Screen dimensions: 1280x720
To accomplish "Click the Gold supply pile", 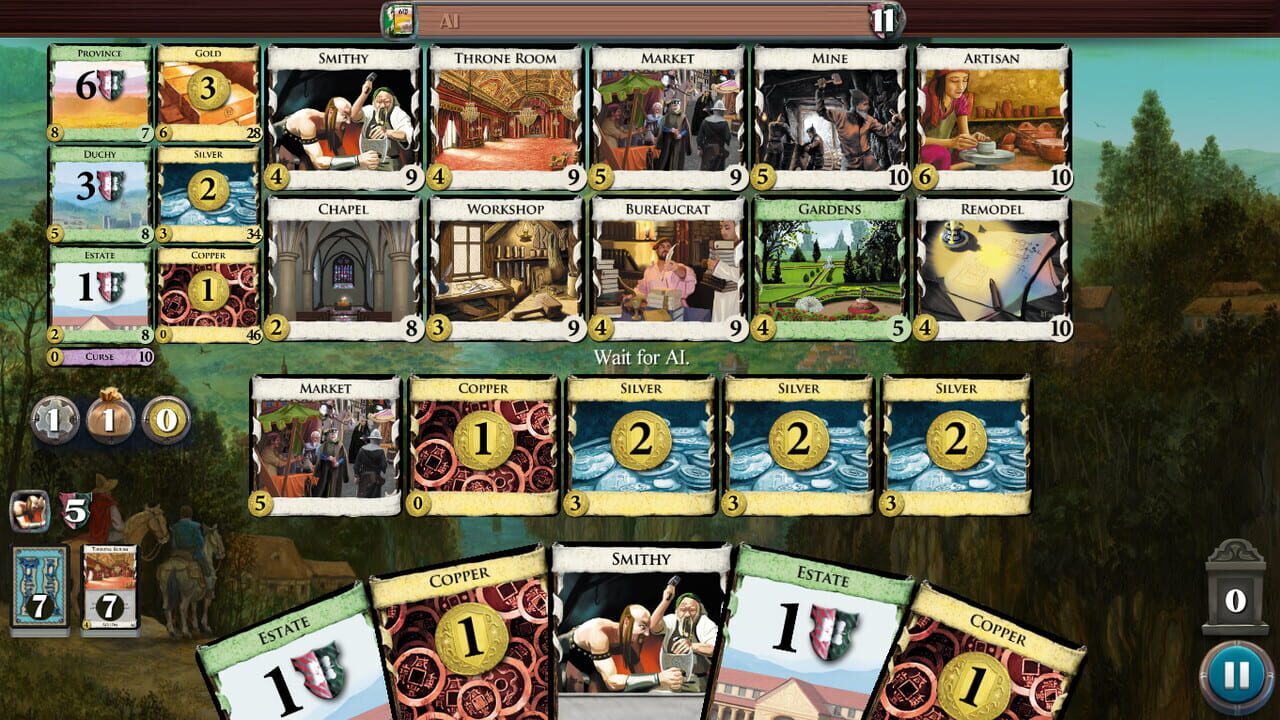I will pos(206,90).
